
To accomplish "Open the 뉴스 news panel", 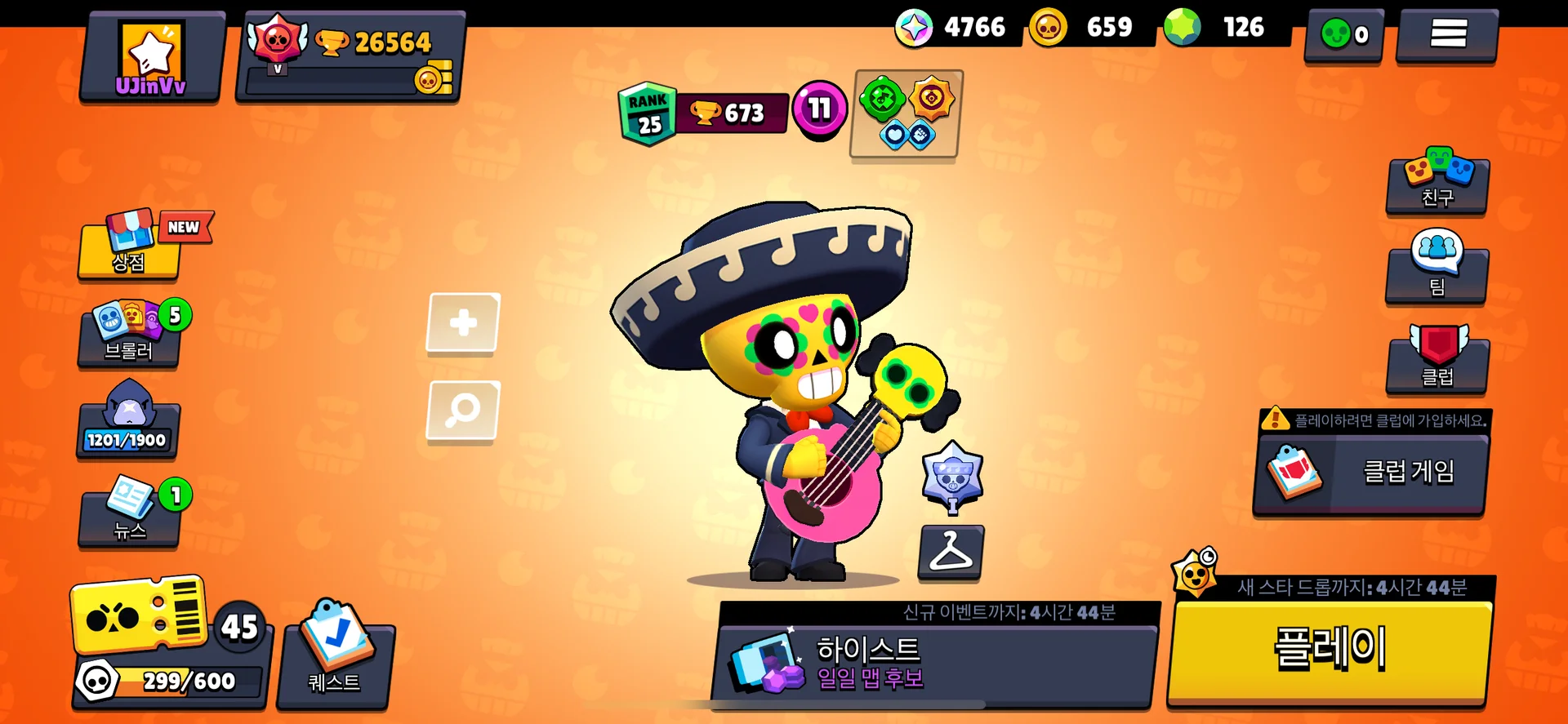I will [x=129, y=514].
